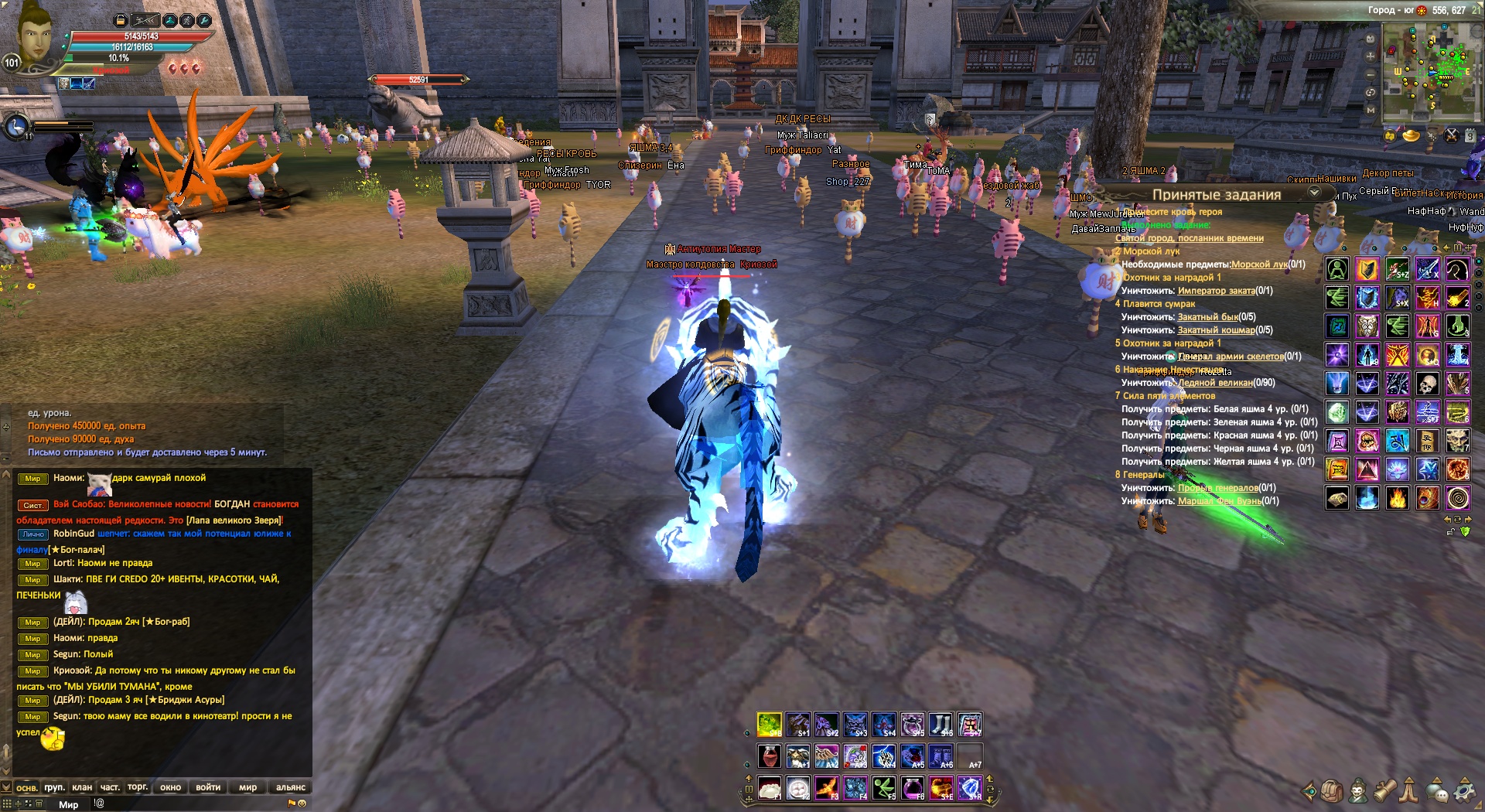
Task: Activate the fire phoenix skill on F3
Action: [826, 788]
